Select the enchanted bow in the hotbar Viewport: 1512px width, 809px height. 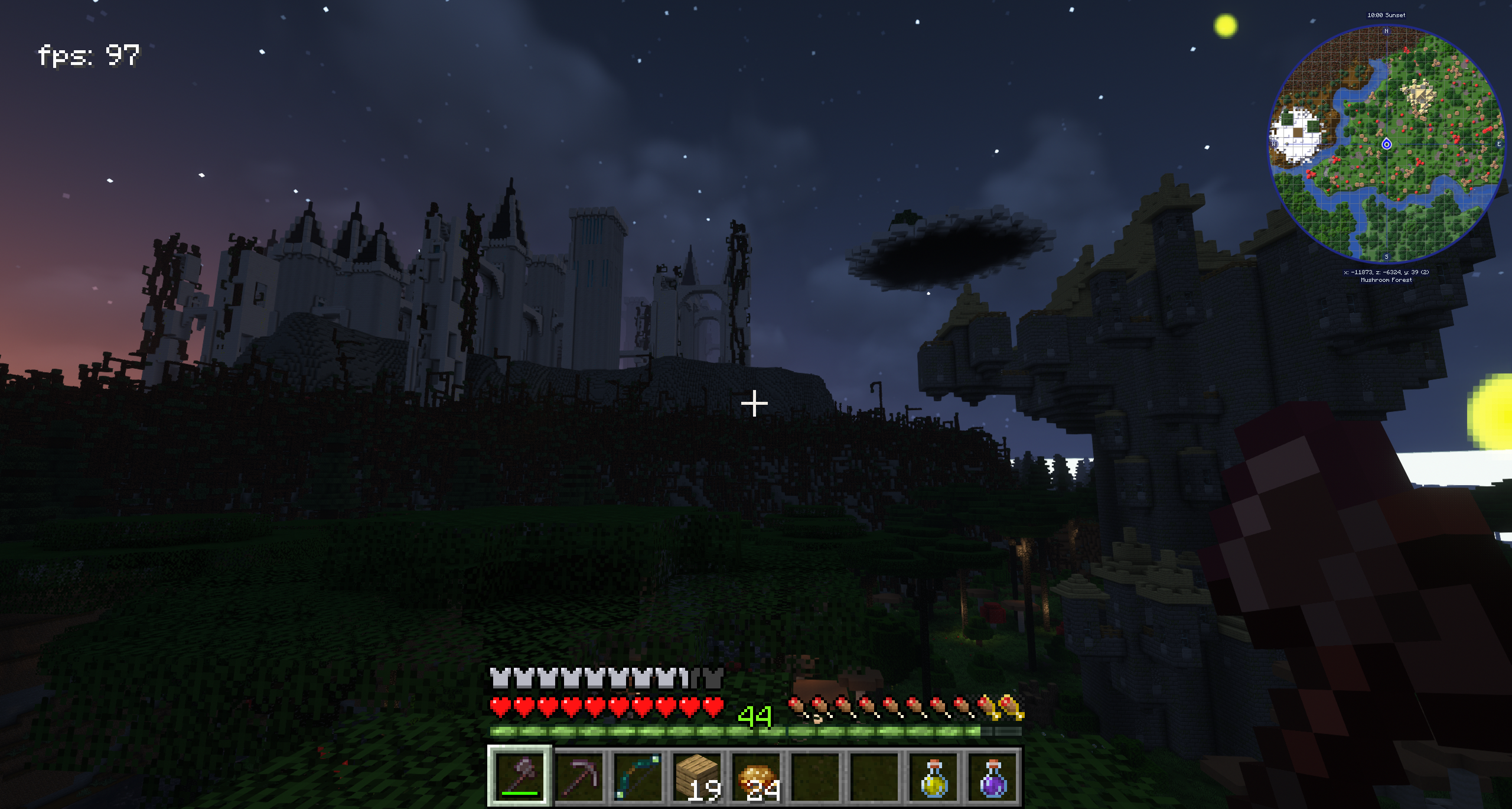click(x=640, y=776)
